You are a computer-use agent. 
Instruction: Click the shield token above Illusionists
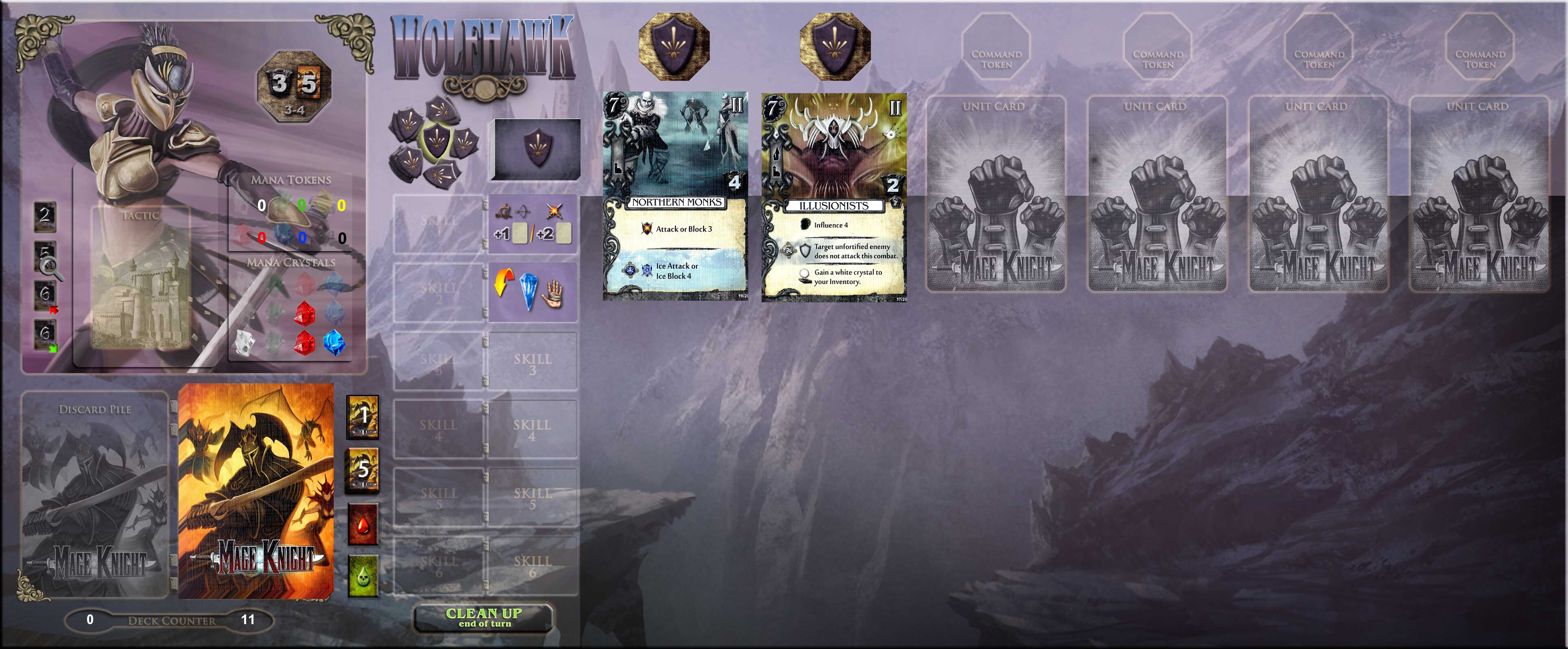coord(834,46)
